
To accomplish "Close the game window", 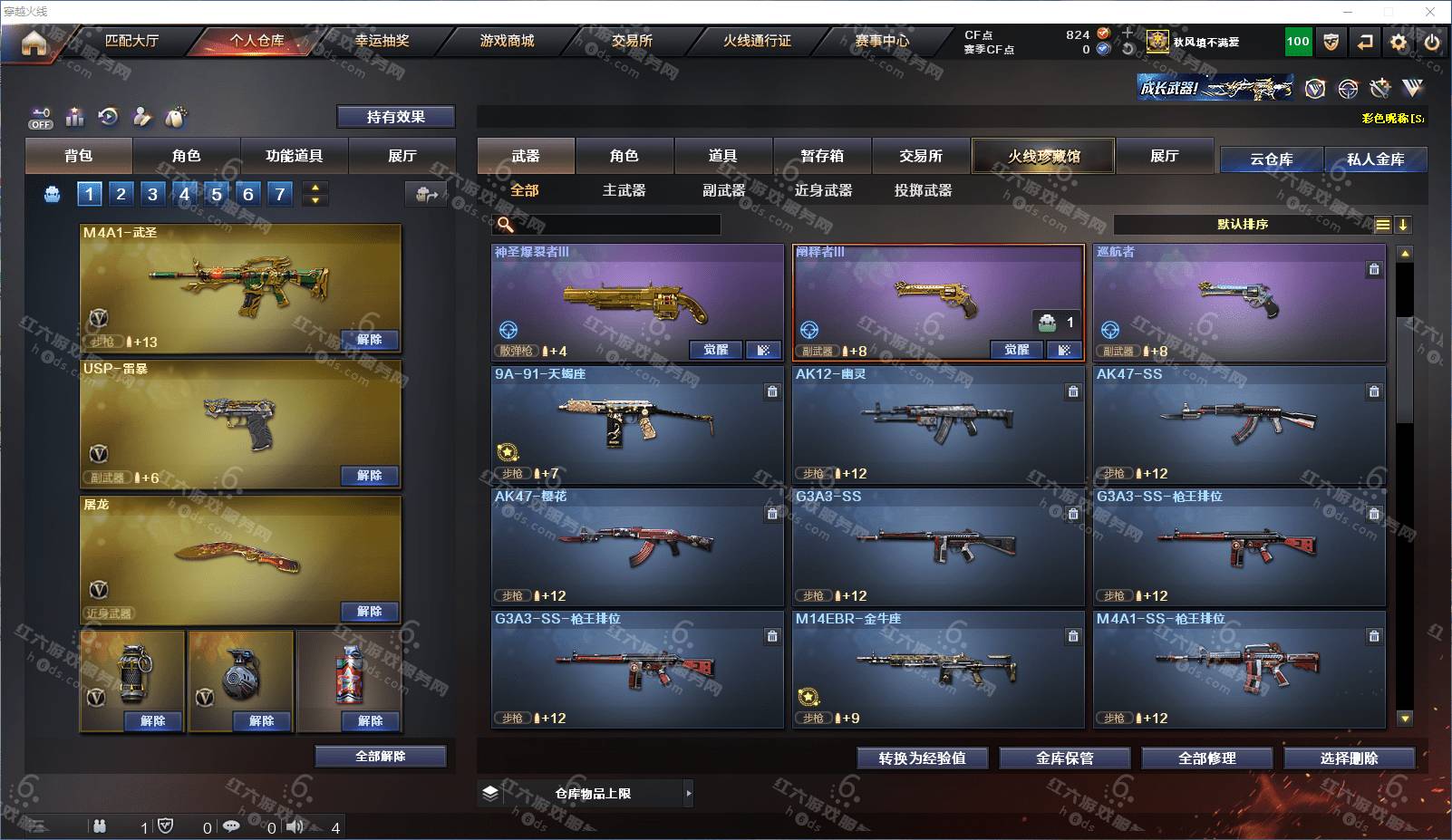I will 1430,12.
